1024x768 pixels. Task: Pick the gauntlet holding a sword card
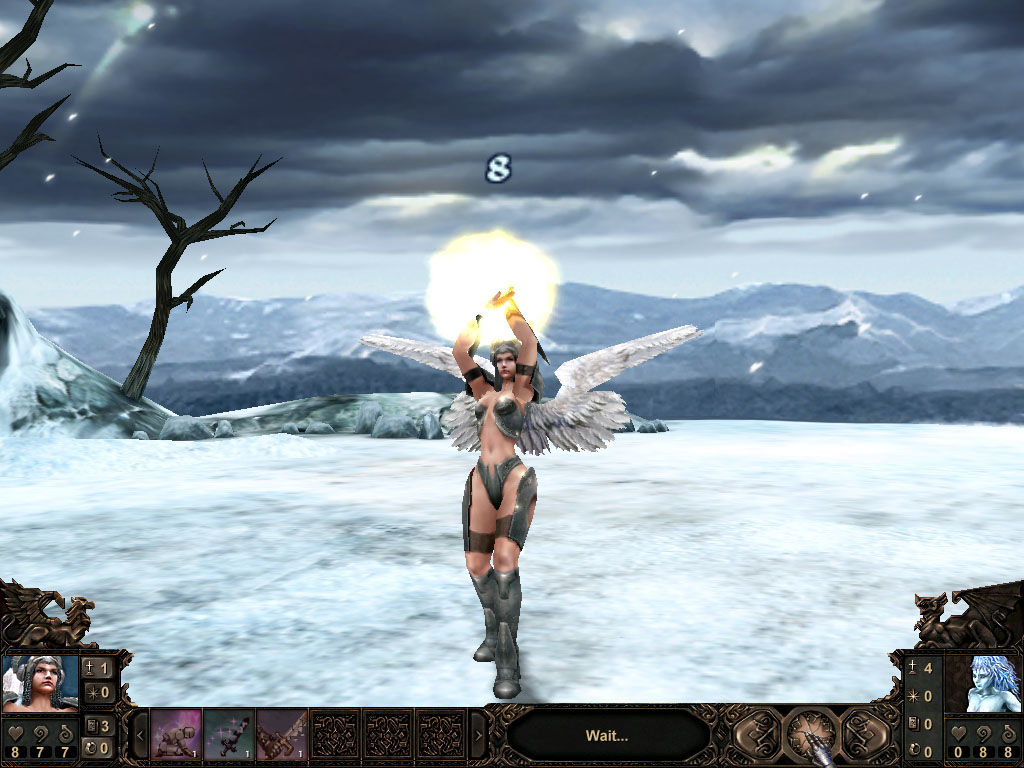coord(282,735)
